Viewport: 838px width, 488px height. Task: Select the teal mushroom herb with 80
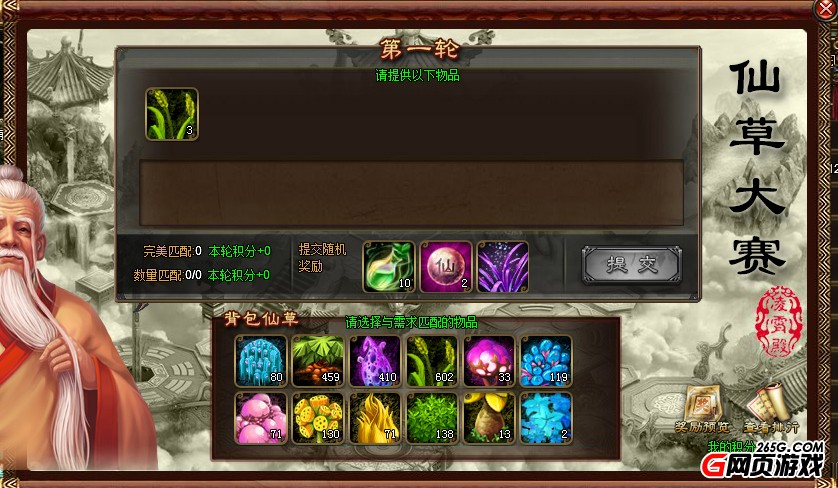pos(261,361)
